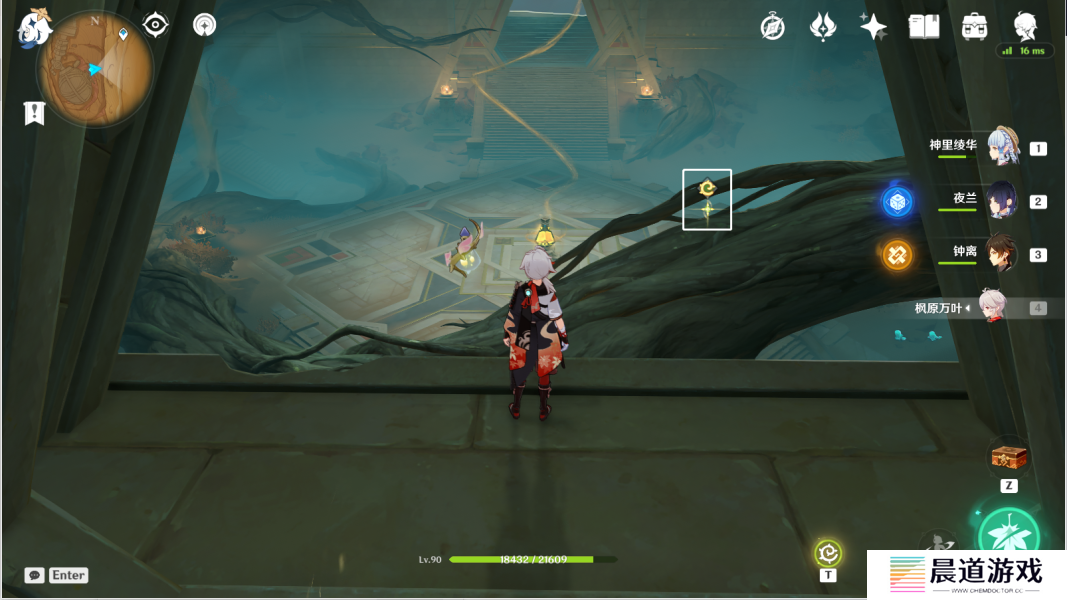This screenshot has width=1067, height=600.
Task: Open the inventory backpack icon
Action: coord(974,27)
